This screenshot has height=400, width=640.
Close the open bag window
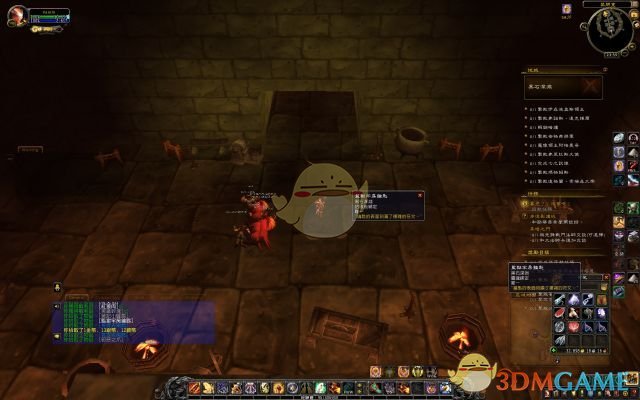click(605, 275)
